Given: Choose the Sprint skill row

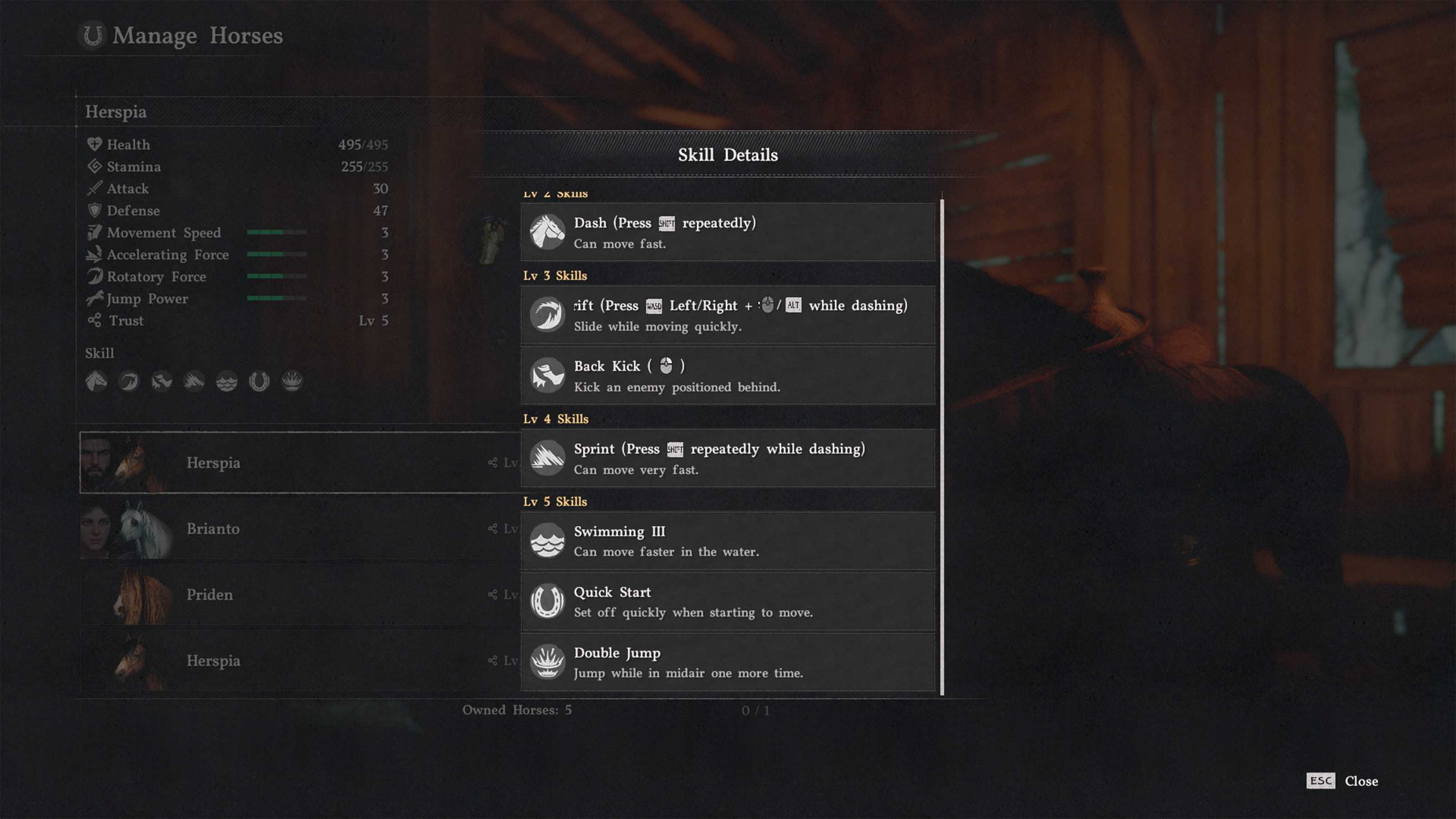Looking at the screenshot, I should pos(728,458).
